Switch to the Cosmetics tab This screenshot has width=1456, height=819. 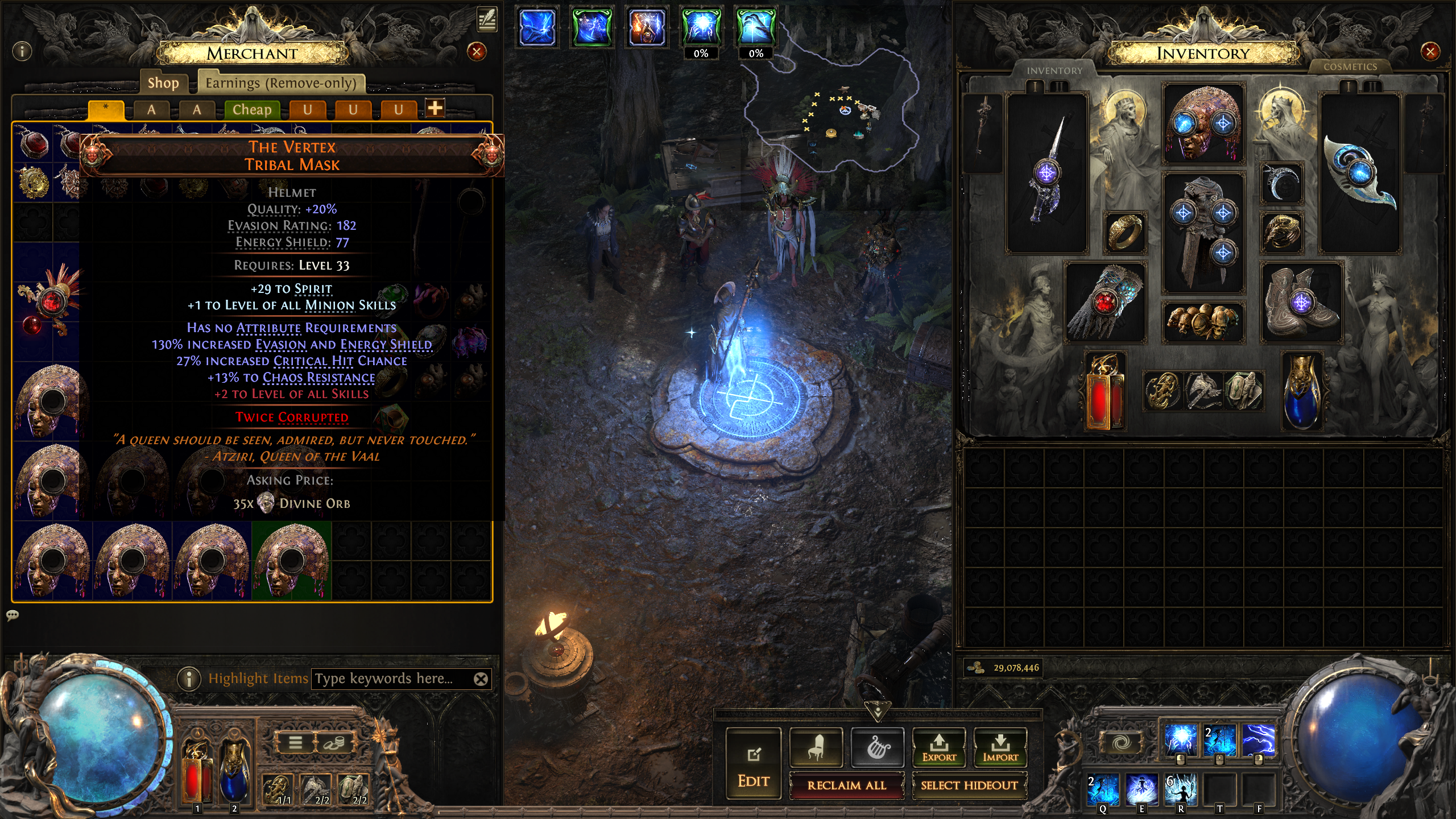pyautogui.click(x=1350, y=67)
